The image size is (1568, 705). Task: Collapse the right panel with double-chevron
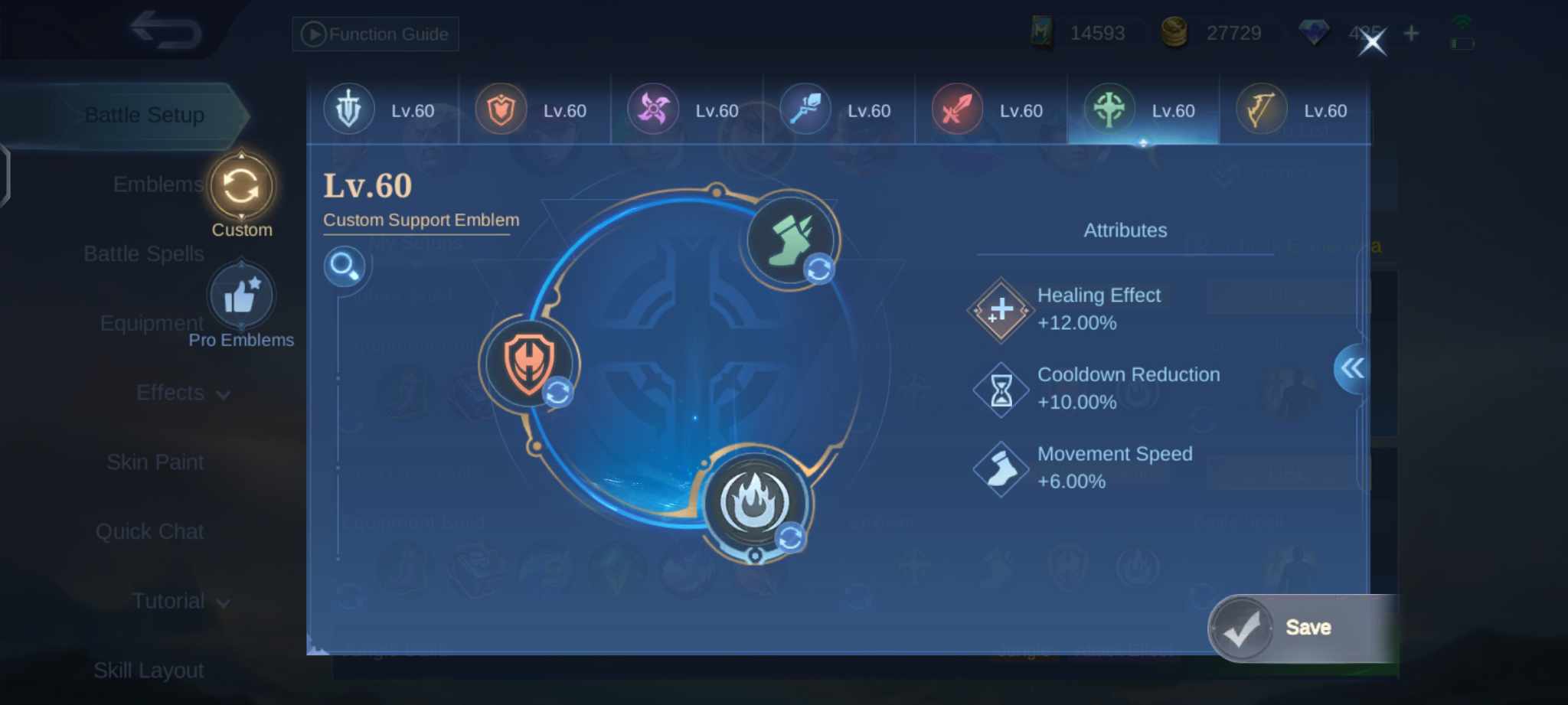[x=1353, y=369]
